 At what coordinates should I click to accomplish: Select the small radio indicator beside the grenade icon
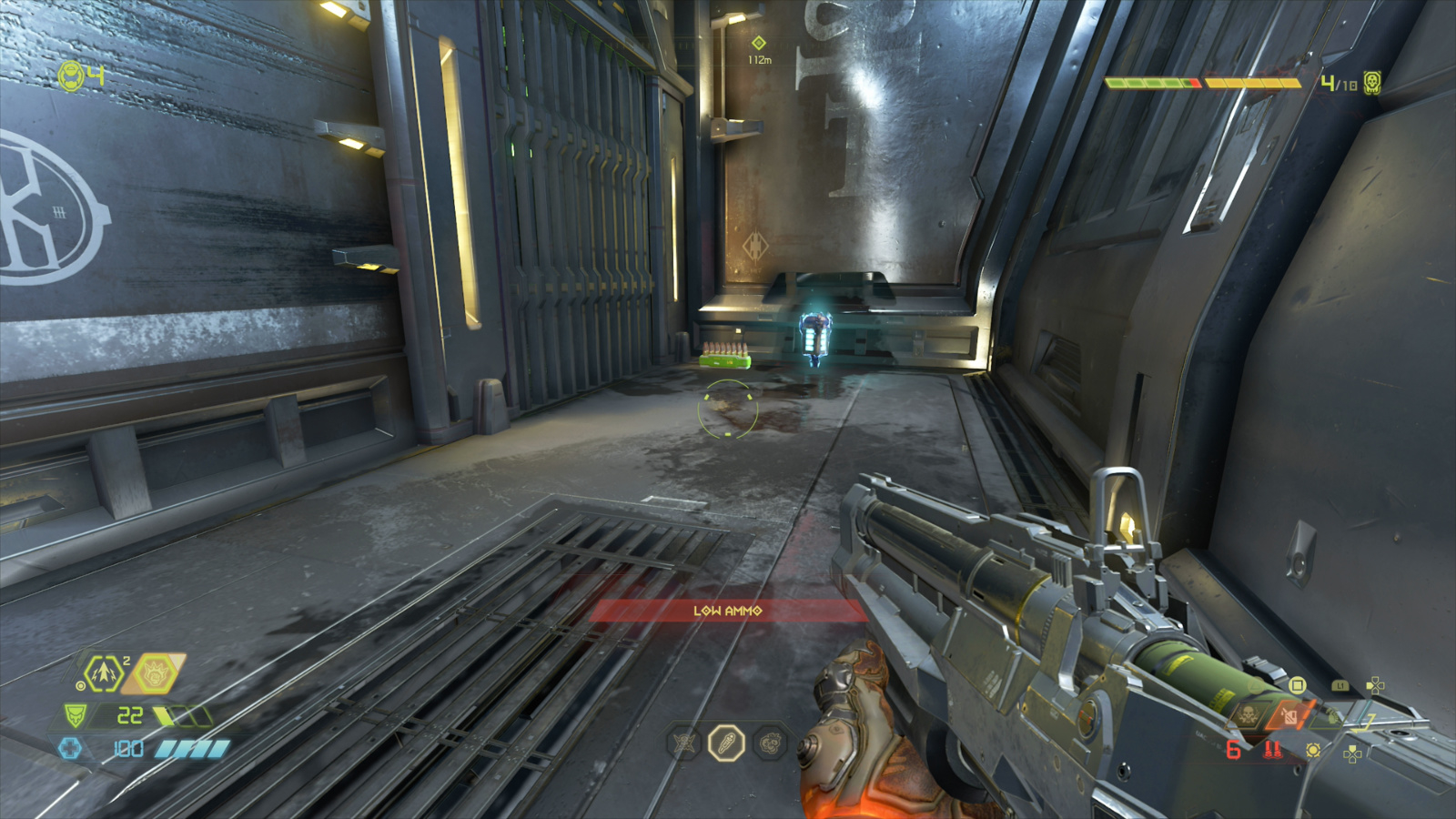(80, 685)
